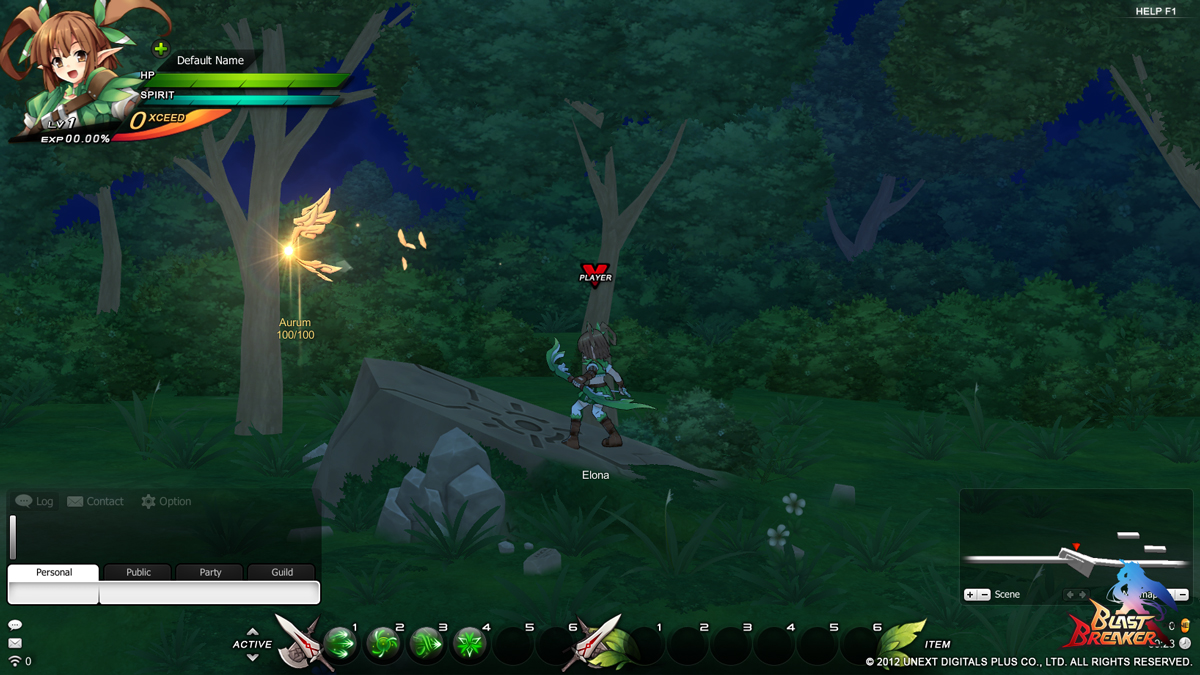The height and width of the screenshot is (675, 1200).
Task: Click the ACTIVE skill set up arrow
Action: tap(252, 632)
